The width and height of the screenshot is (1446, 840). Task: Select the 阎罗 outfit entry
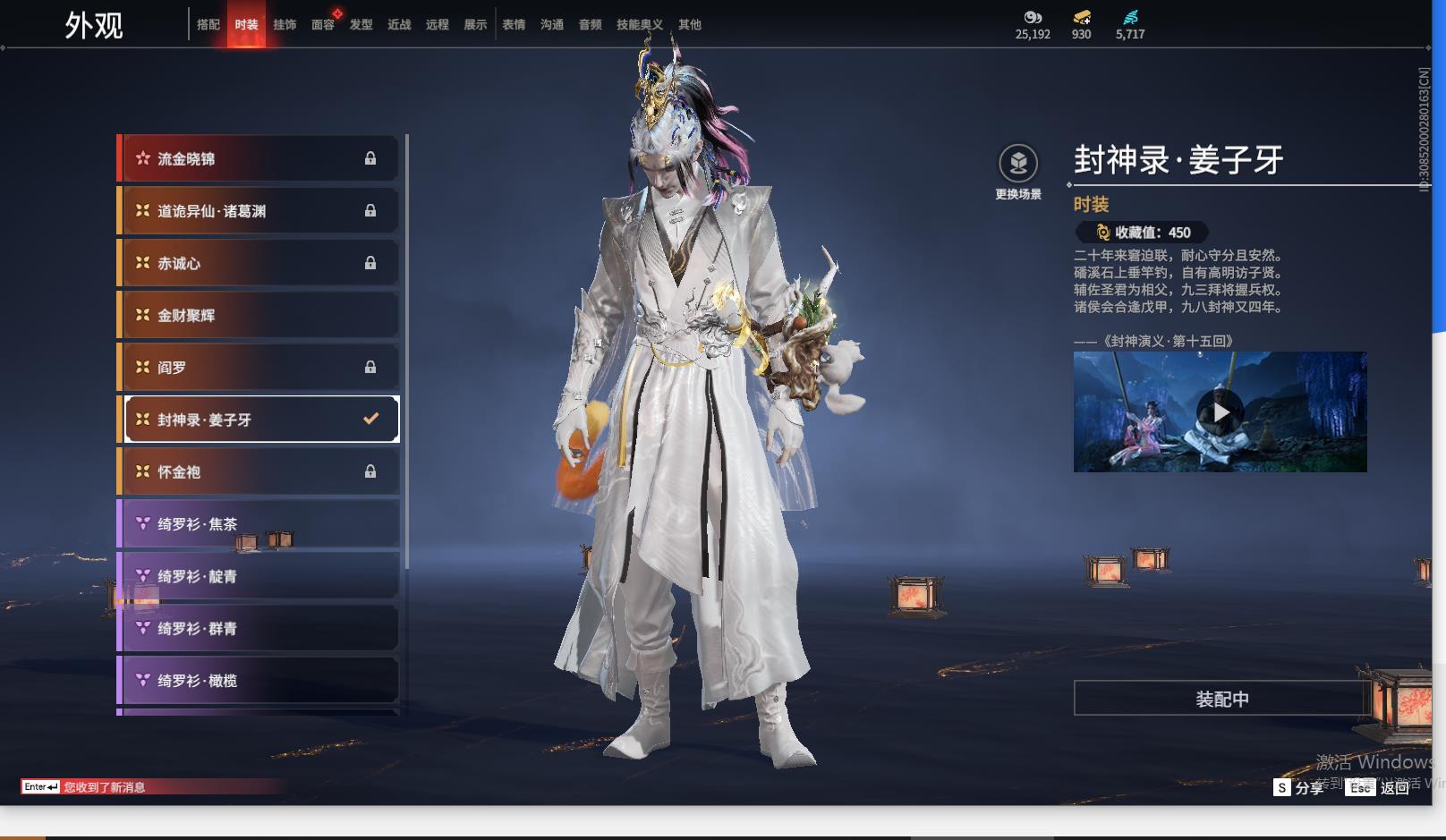pyautogui.click(x=259, y=368)
